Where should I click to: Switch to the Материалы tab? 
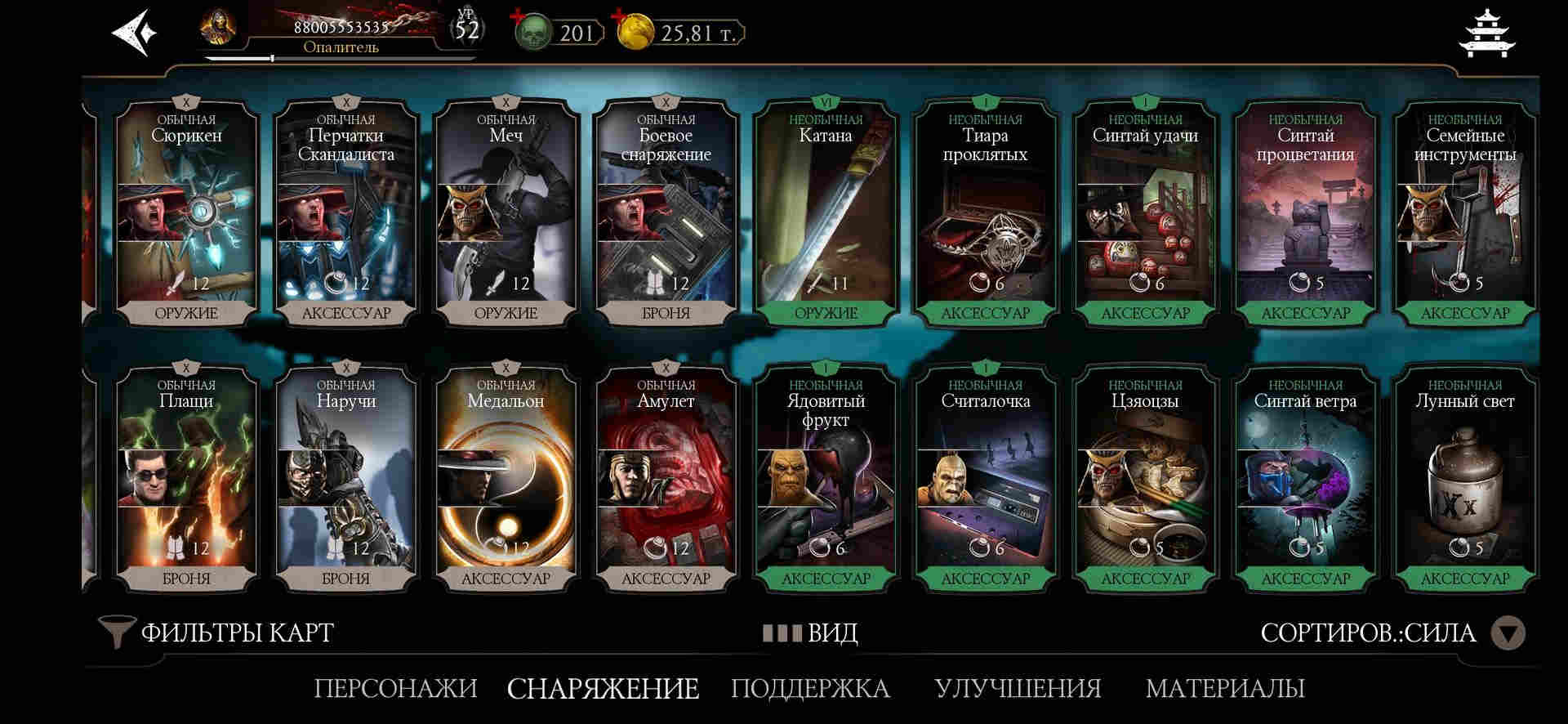1224,688
